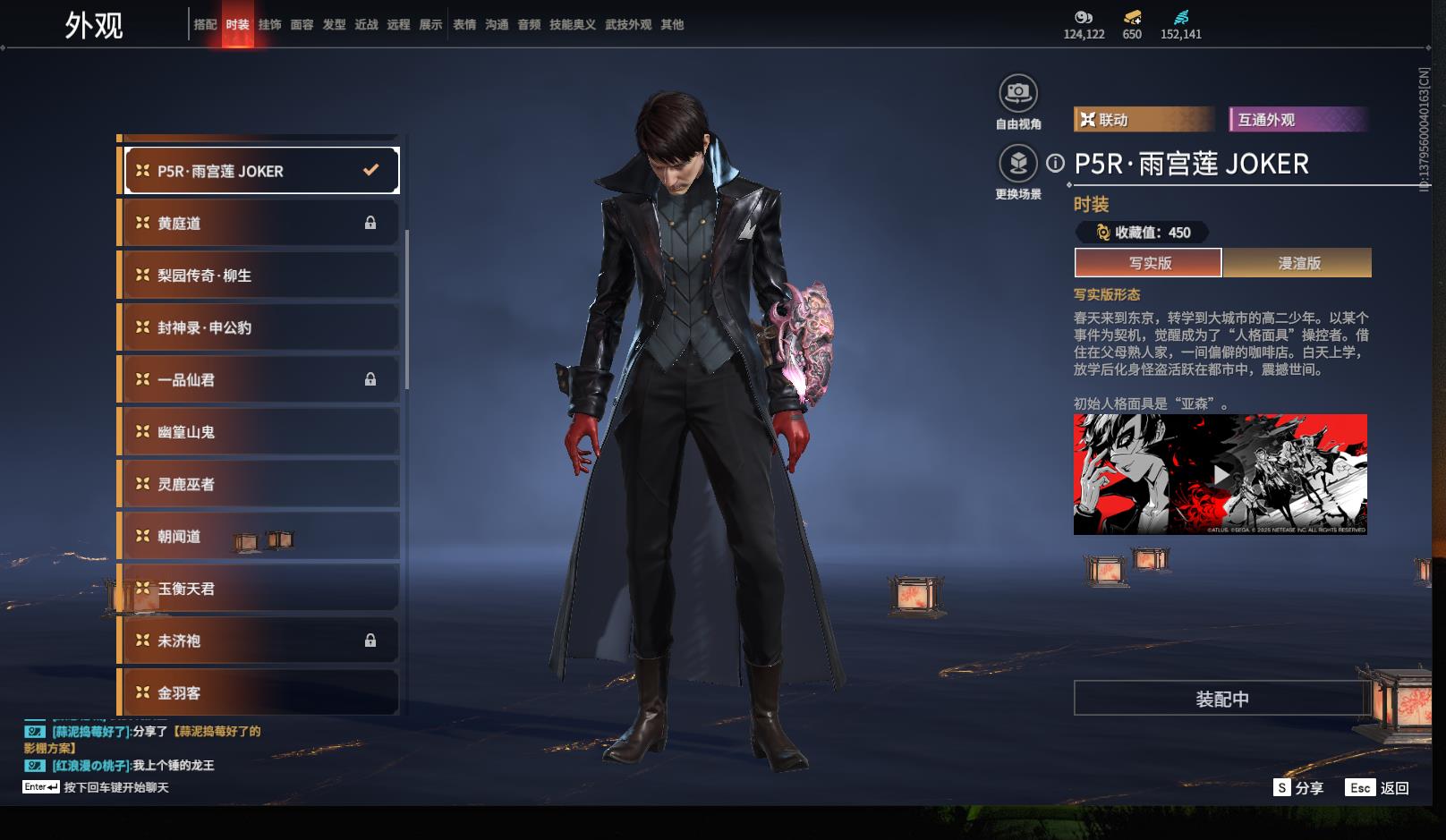
Task: Select the 其他 tab
Action: pyautogui.click(x=671, y=25)
